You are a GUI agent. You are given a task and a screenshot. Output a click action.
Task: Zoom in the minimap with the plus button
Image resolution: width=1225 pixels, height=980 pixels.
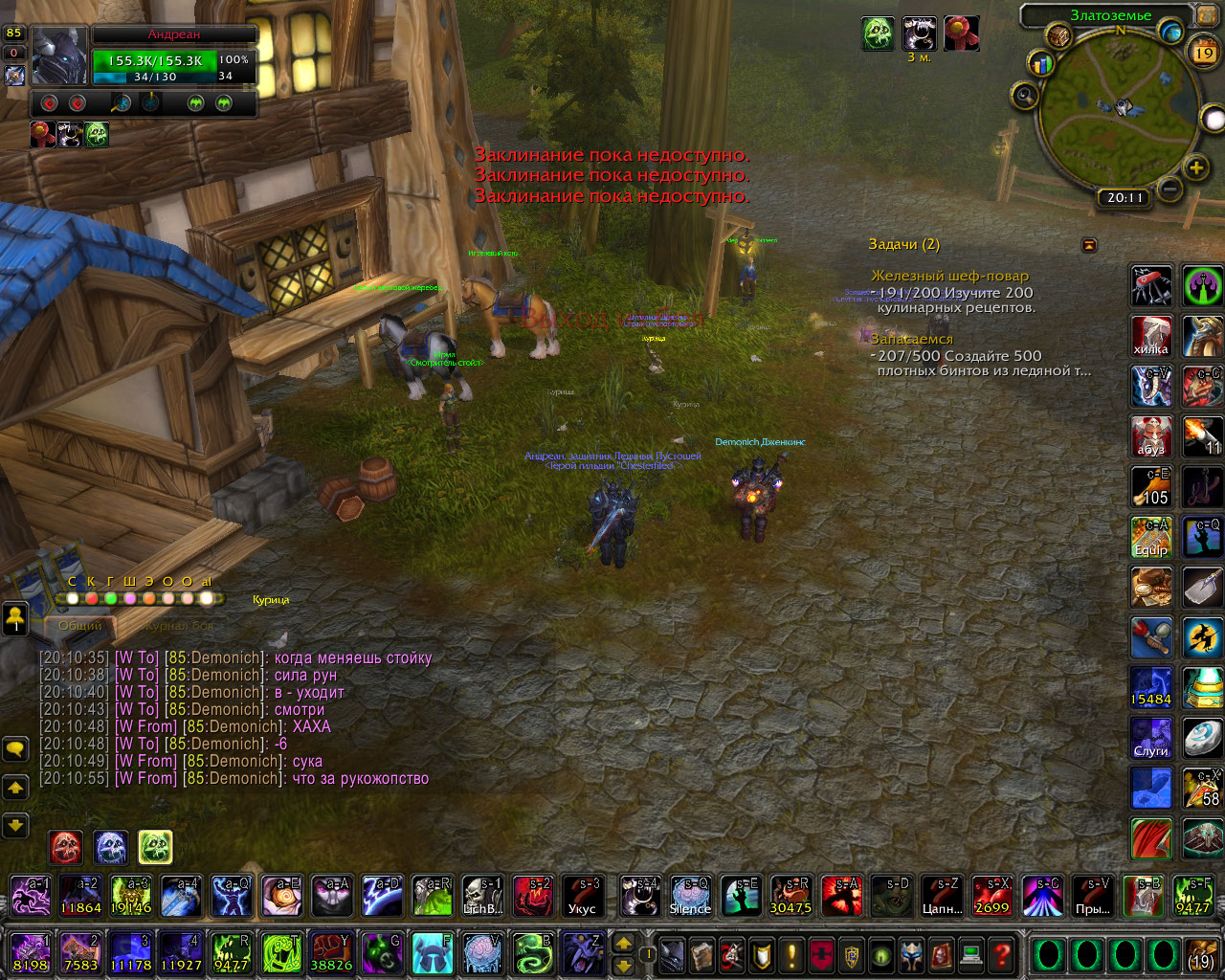pyautogui.click(x=1196, y=169)
